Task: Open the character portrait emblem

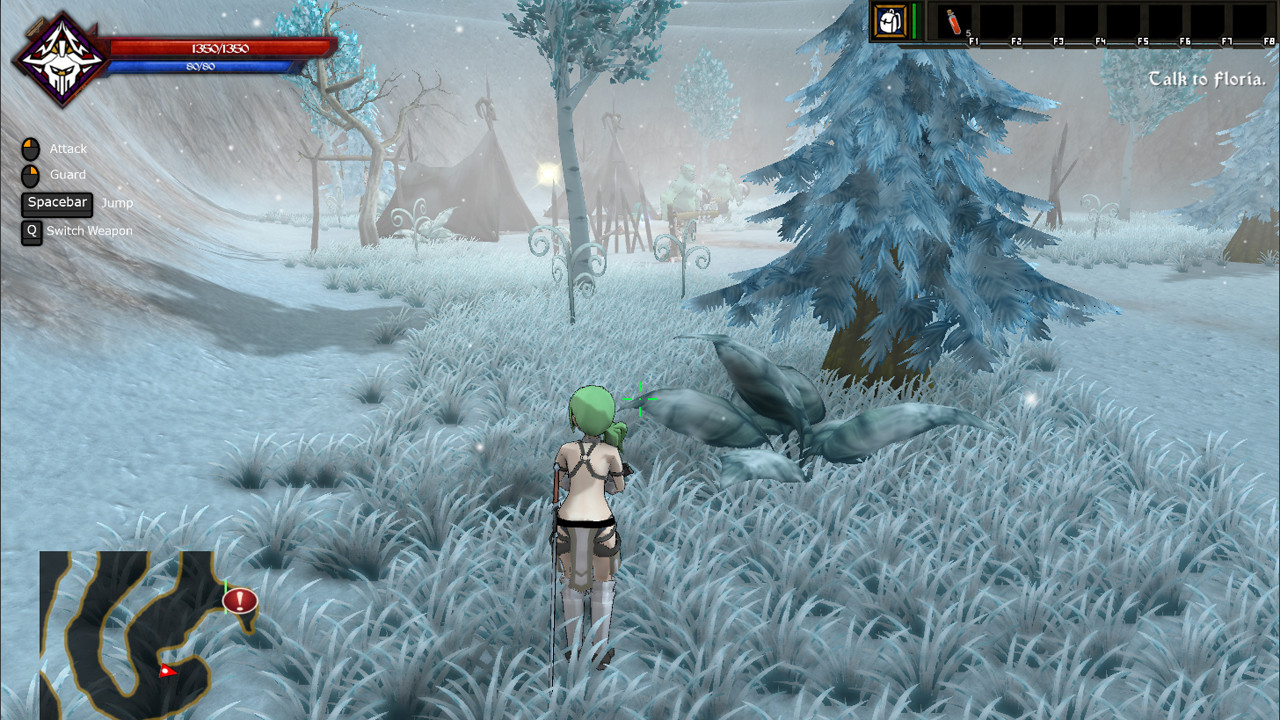Action: (x=61, y=59)
